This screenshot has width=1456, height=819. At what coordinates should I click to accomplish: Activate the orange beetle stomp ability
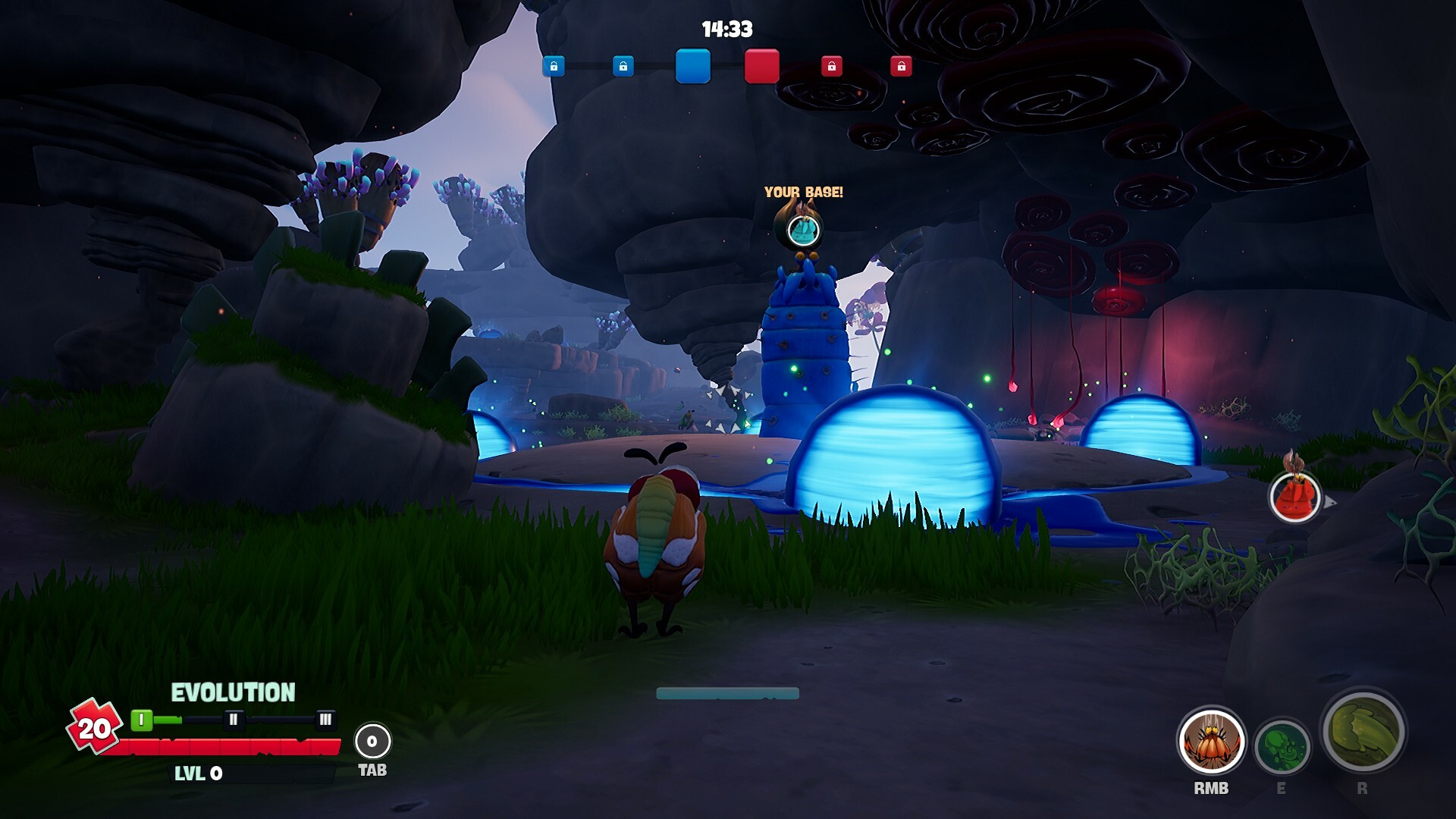[1211, 742]
